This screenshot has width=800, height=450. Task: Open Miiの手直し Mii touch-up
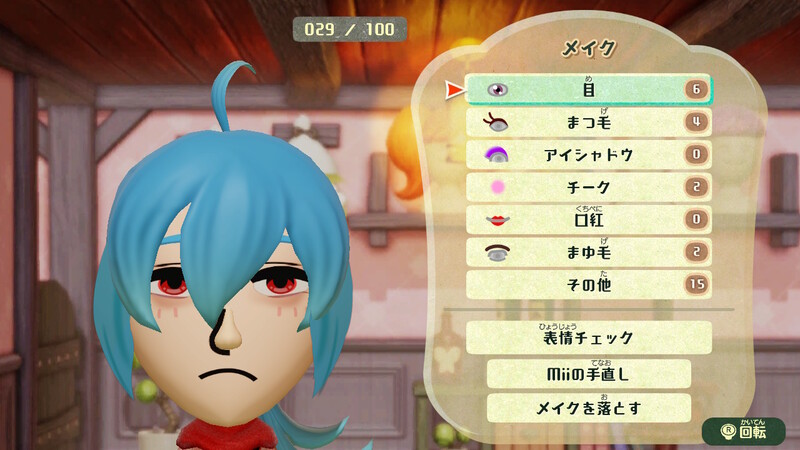[x=589, y=373]
